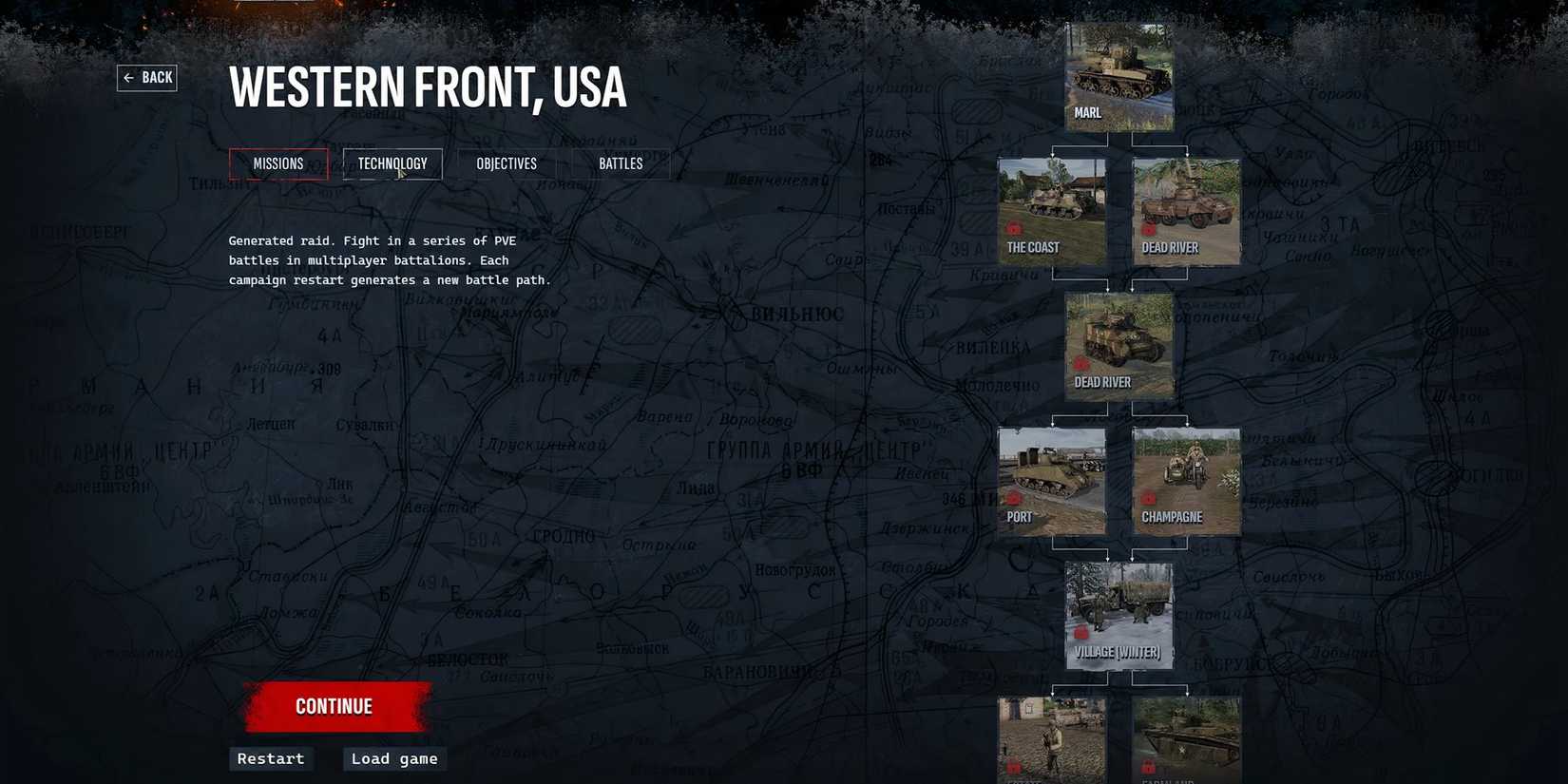Switch to the BATTLES tab
This screenshot has width=1568, height=784.
(x=620, y=163)
